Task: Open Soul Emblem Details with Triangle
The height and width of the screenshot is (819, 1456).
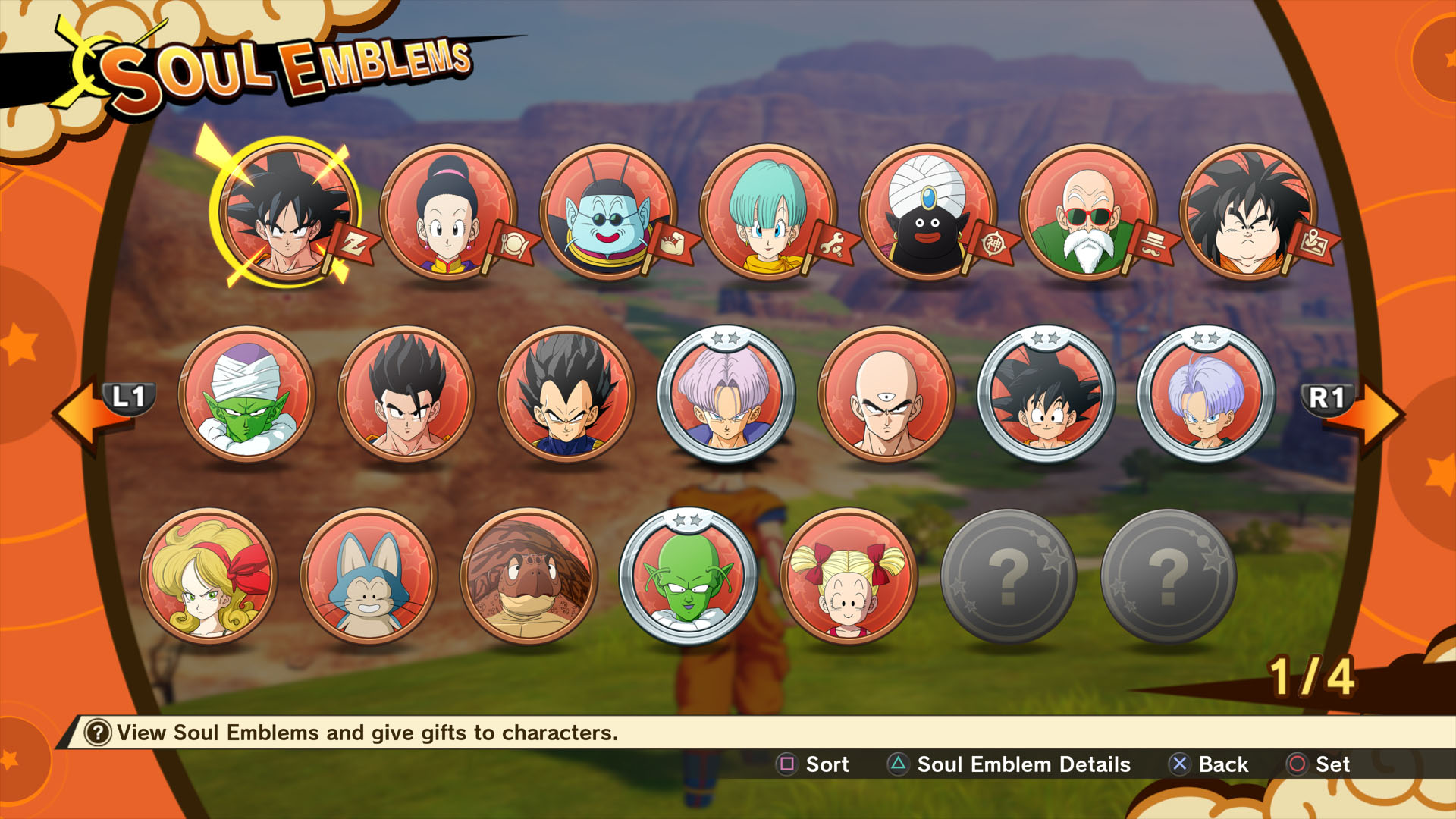Action: pos(896,765)
